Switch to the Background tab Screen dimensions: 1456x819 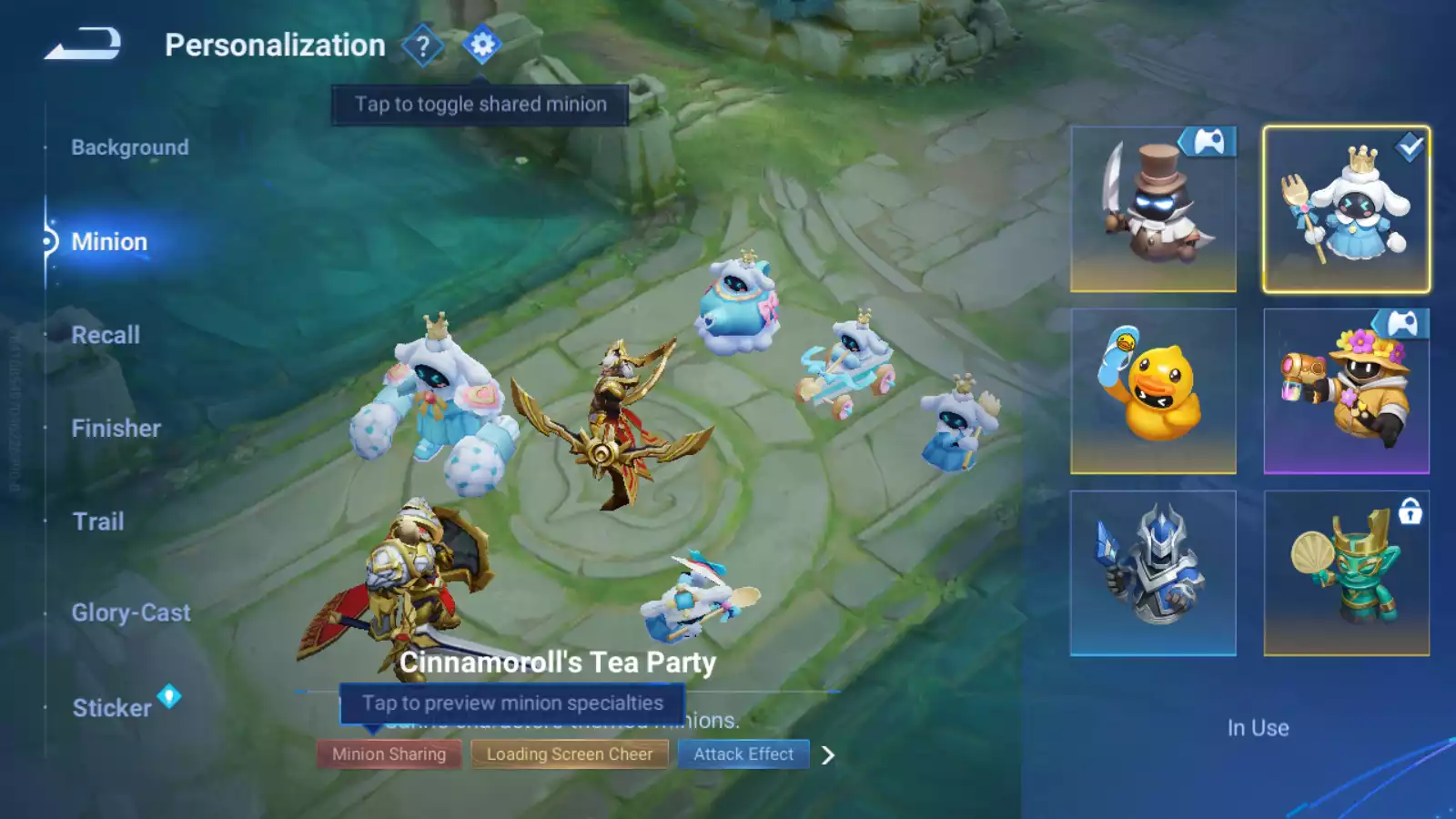(130, 147)
